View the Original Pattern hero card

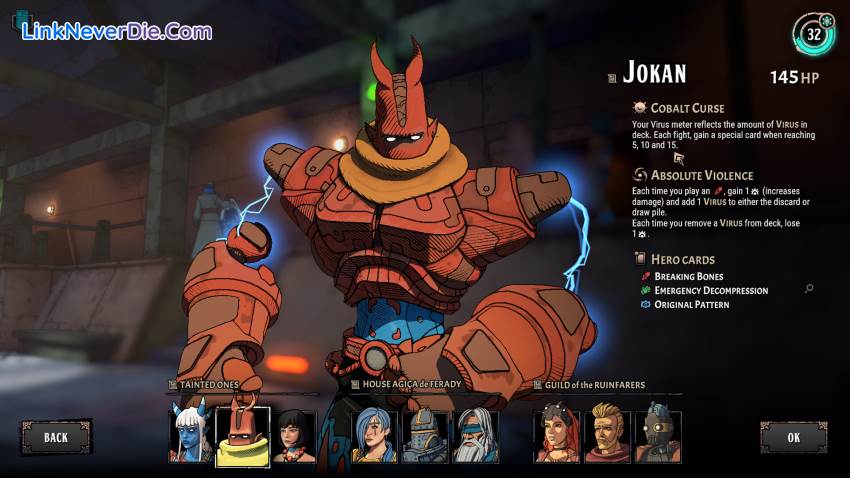tap(691, 305)
